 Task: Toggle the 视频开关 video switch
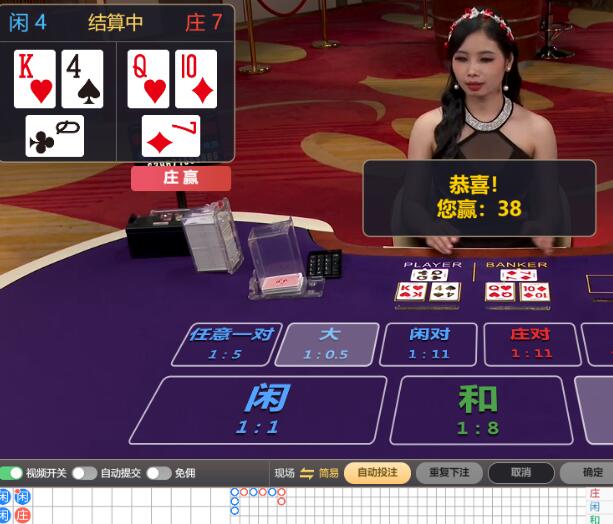pyautogui.click(x=12, y=473)
